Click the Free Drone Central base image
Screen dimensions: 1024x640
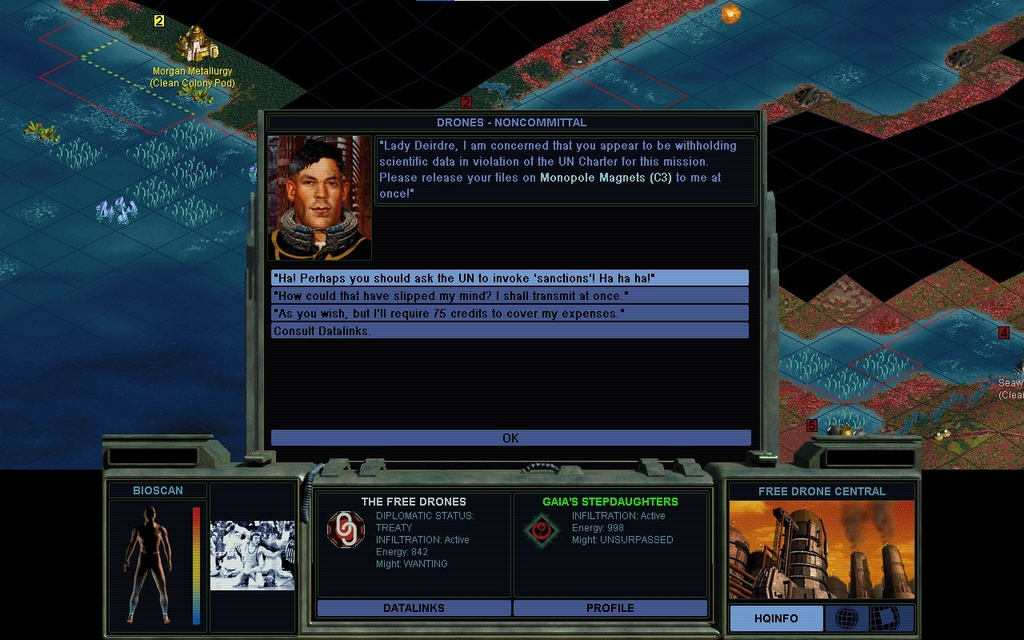pos(821,549)
